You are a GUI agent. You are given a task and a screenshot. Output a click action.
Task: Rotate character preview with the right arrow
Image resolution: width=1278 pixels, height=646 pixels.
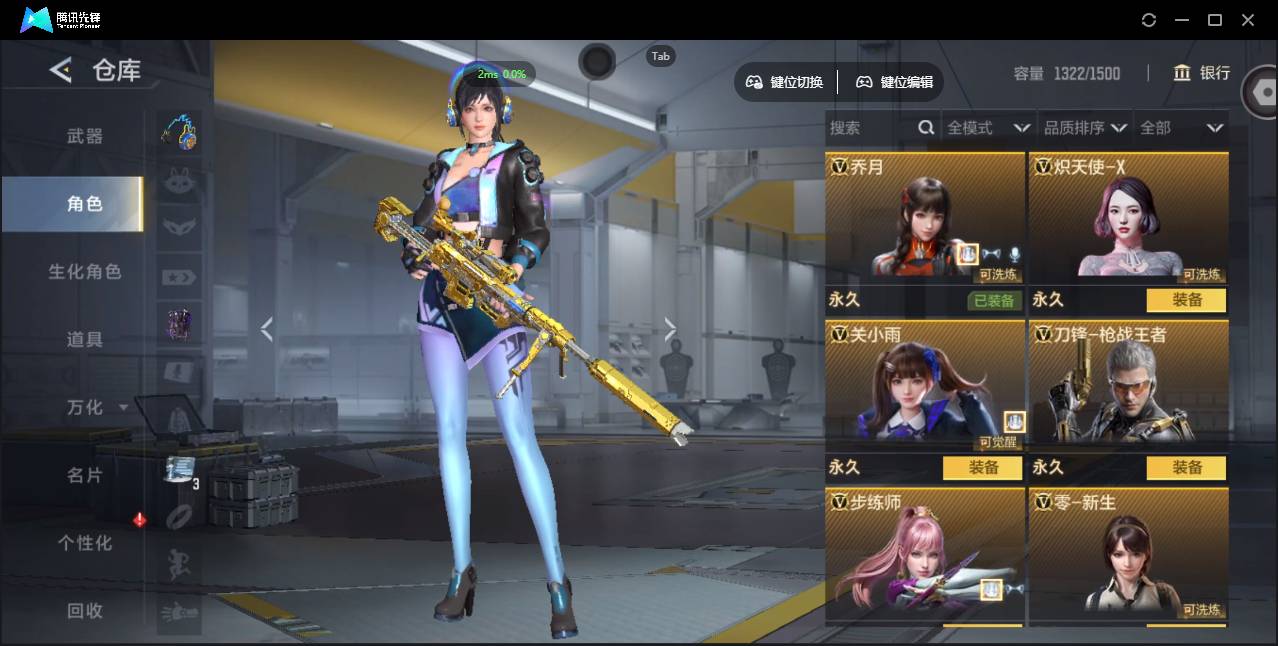click(669, 328)
